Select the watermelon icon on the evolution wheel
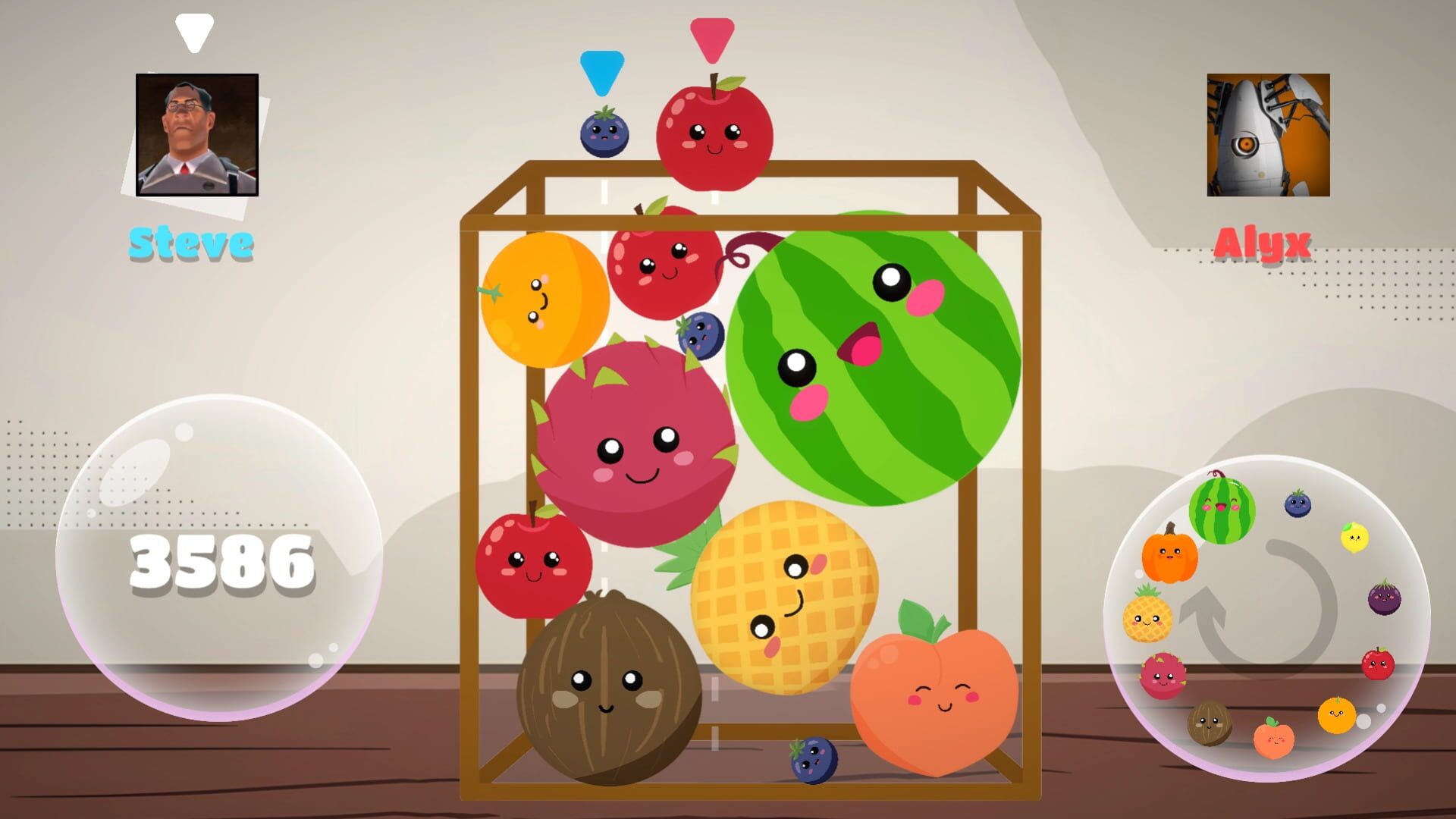Image resolution: width=1456 pixels, height=819 pixels. pos(1221,508)
